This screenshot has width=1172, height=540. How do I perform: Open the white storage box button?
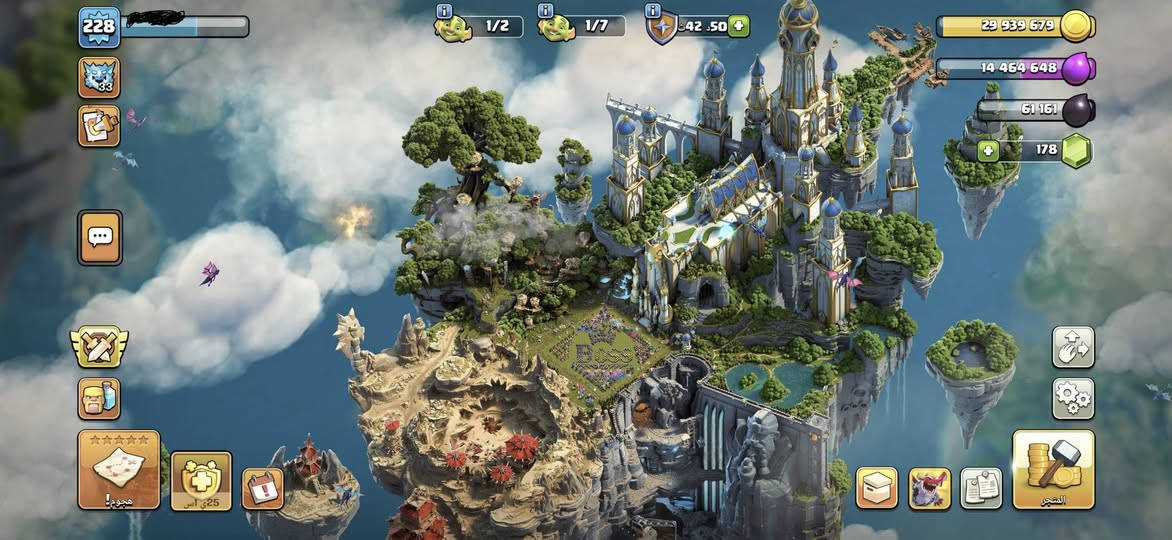pyautogui.click(x=877, y=488)
